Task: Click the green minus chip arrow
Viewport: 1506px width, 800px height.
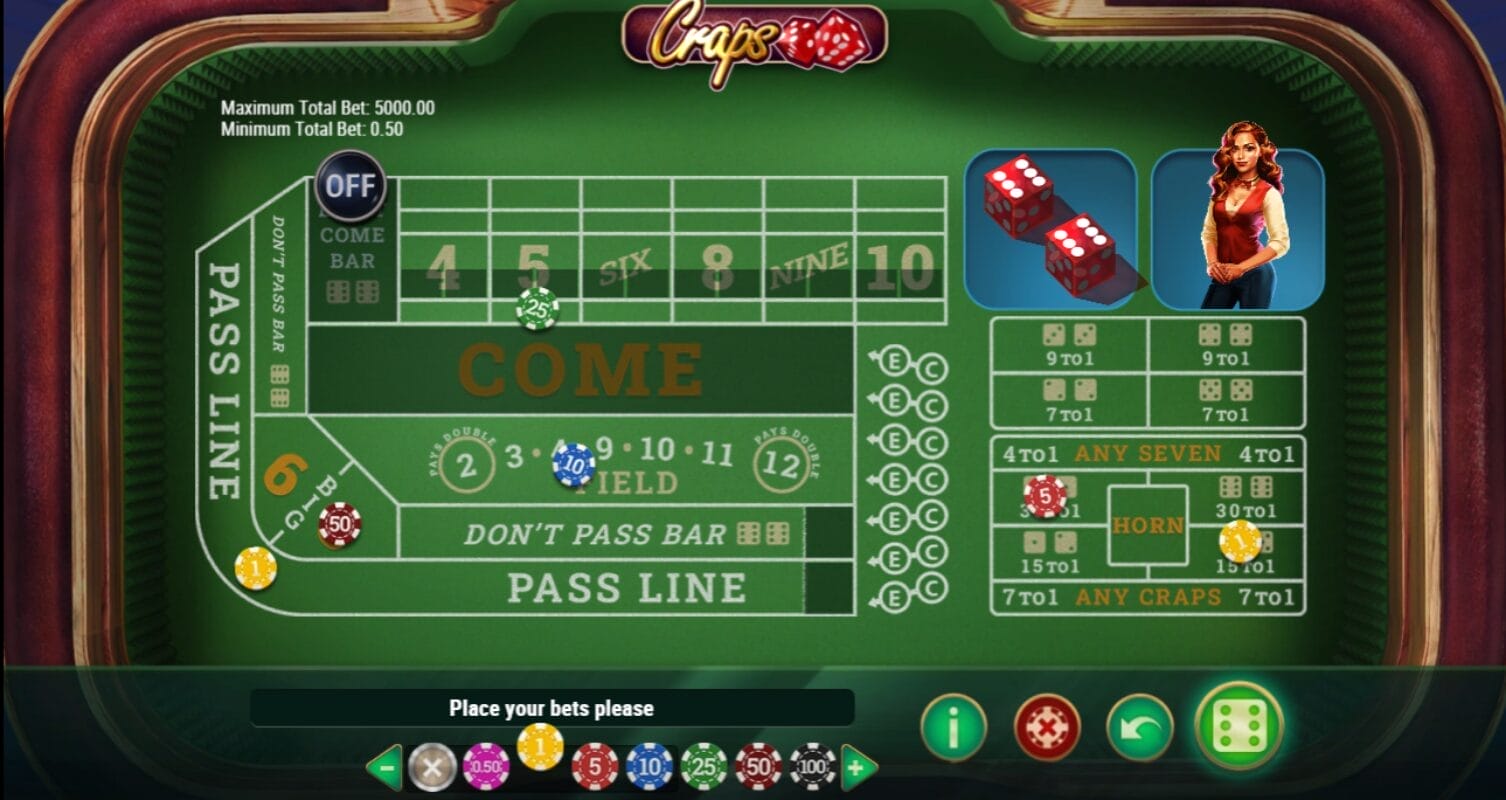Action: (383, 768)
